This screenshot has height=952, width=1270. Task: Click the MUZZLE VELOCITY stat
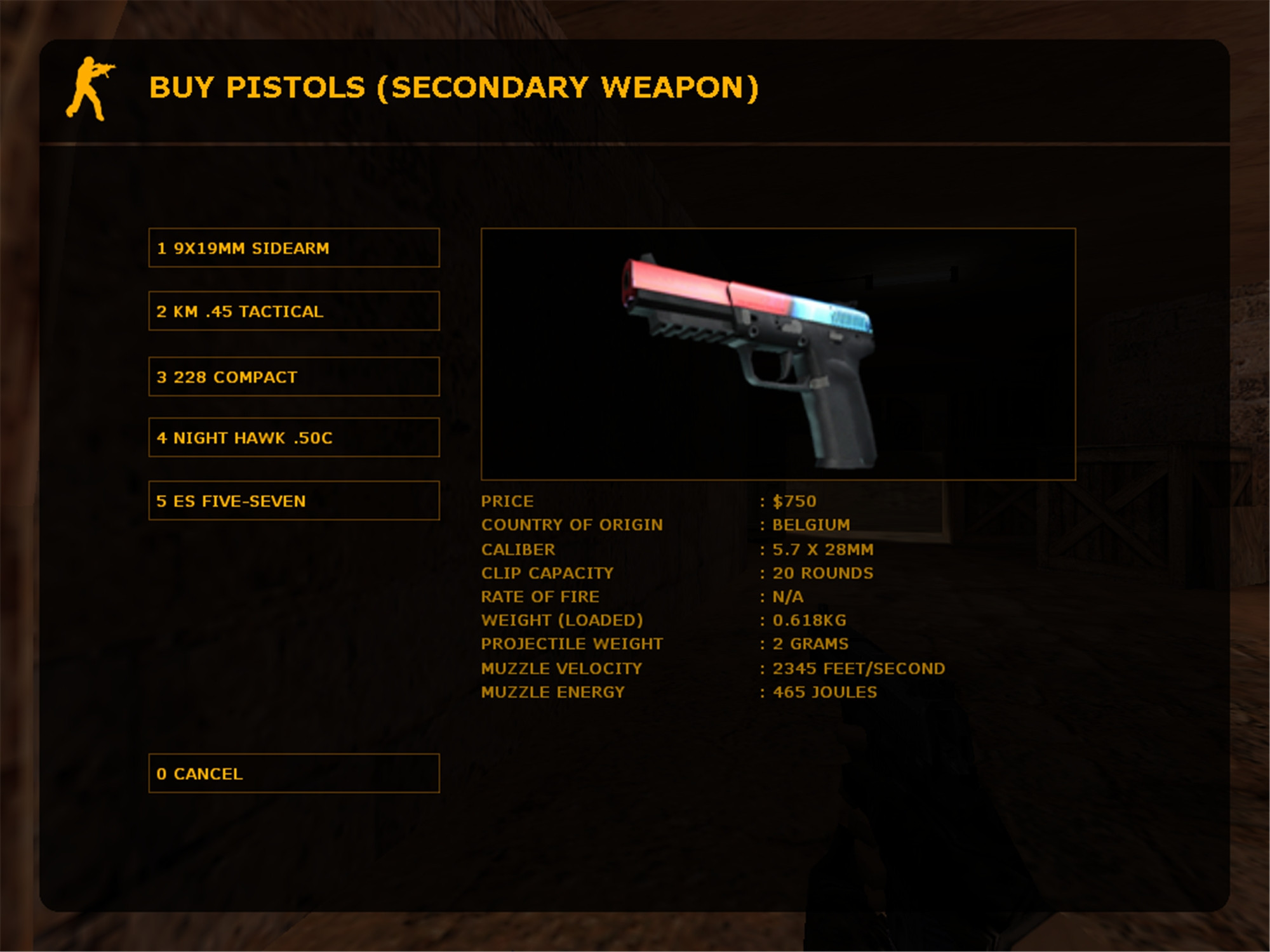coord(561,668)
